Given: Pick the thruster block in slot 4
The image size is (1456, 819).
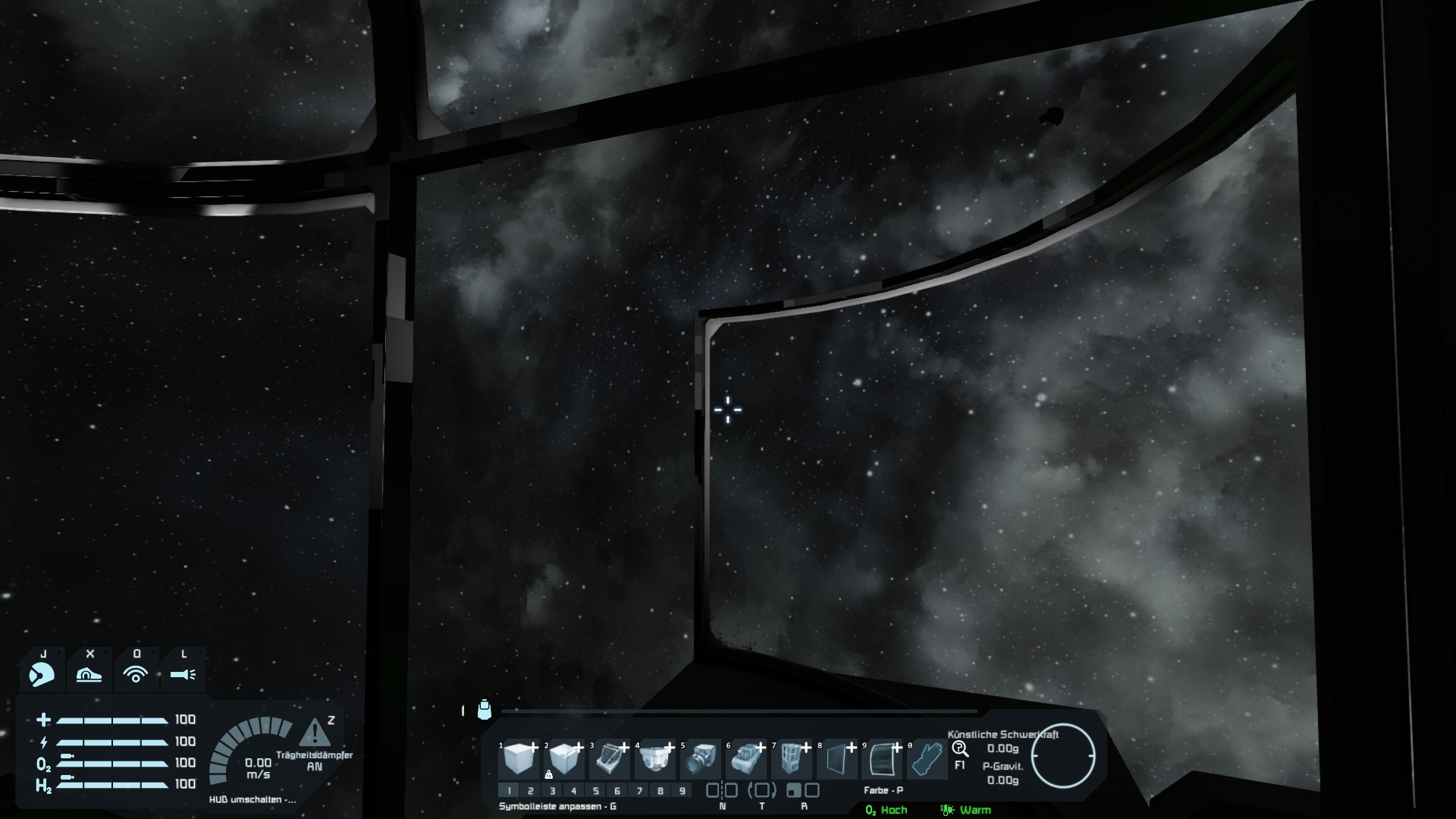Looking at the screenshot, I should coord(655,758).
